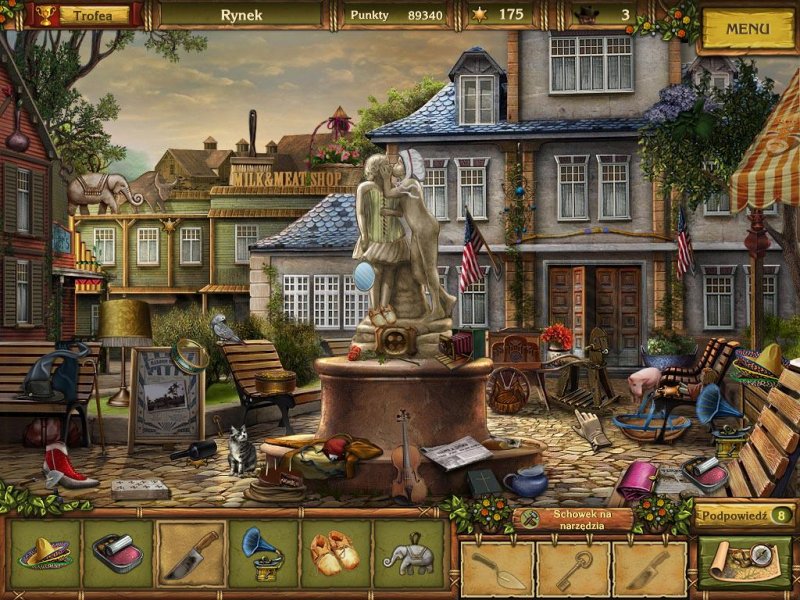This screenshot has width=800, height=600.
Task: Select the elephant figurine item slot
Action: point(409,553)
